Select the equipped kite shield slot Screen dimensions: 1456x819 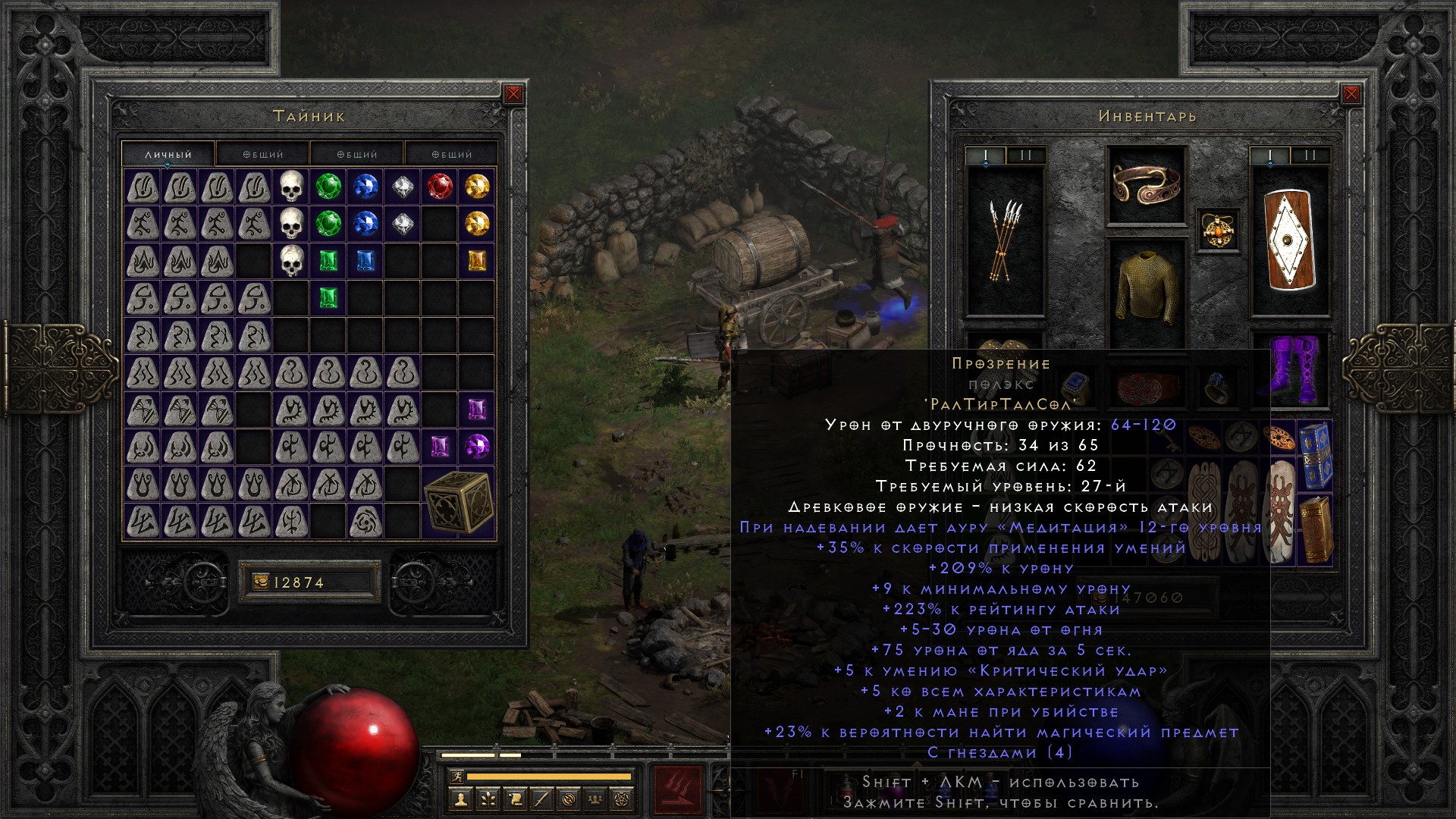[1290, 240]
